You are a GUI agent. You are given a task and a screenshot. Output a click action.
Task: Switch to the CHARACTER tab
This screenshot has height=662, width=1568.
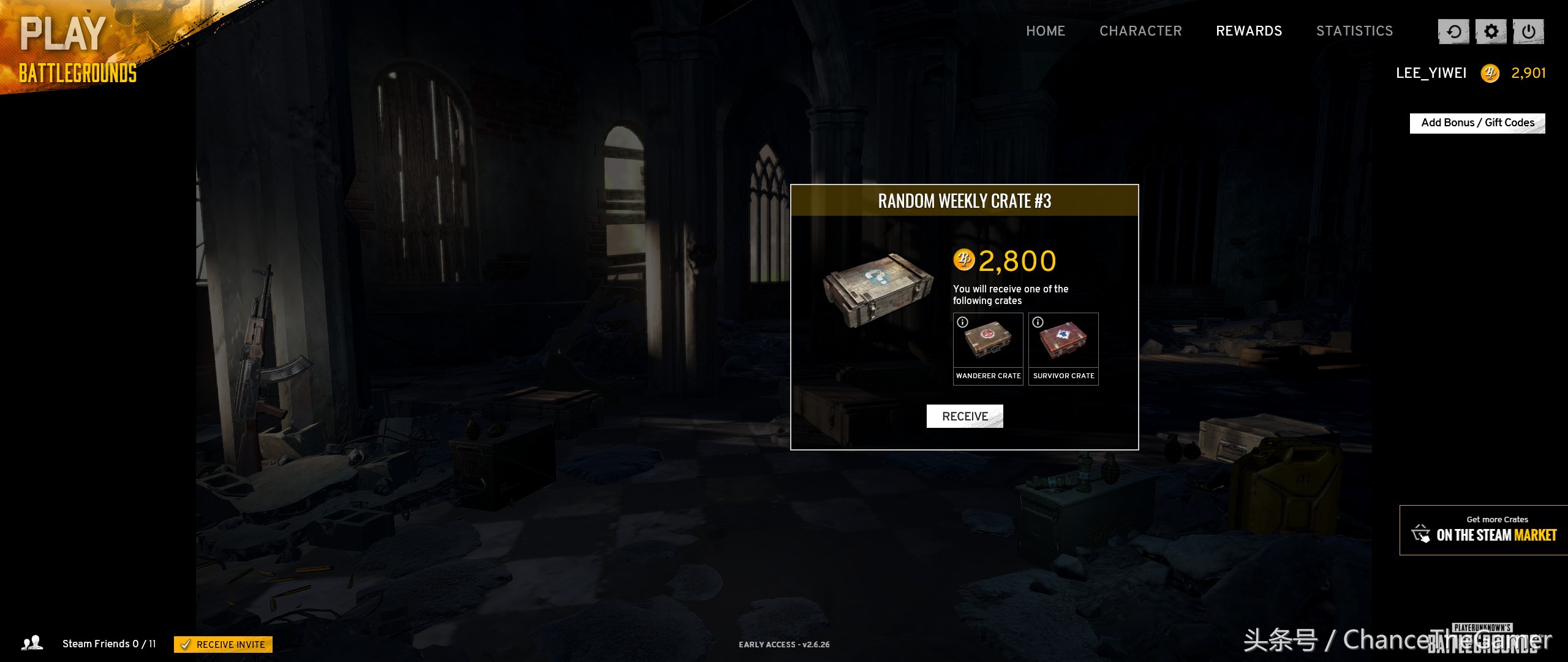(x=1140, y=31)
